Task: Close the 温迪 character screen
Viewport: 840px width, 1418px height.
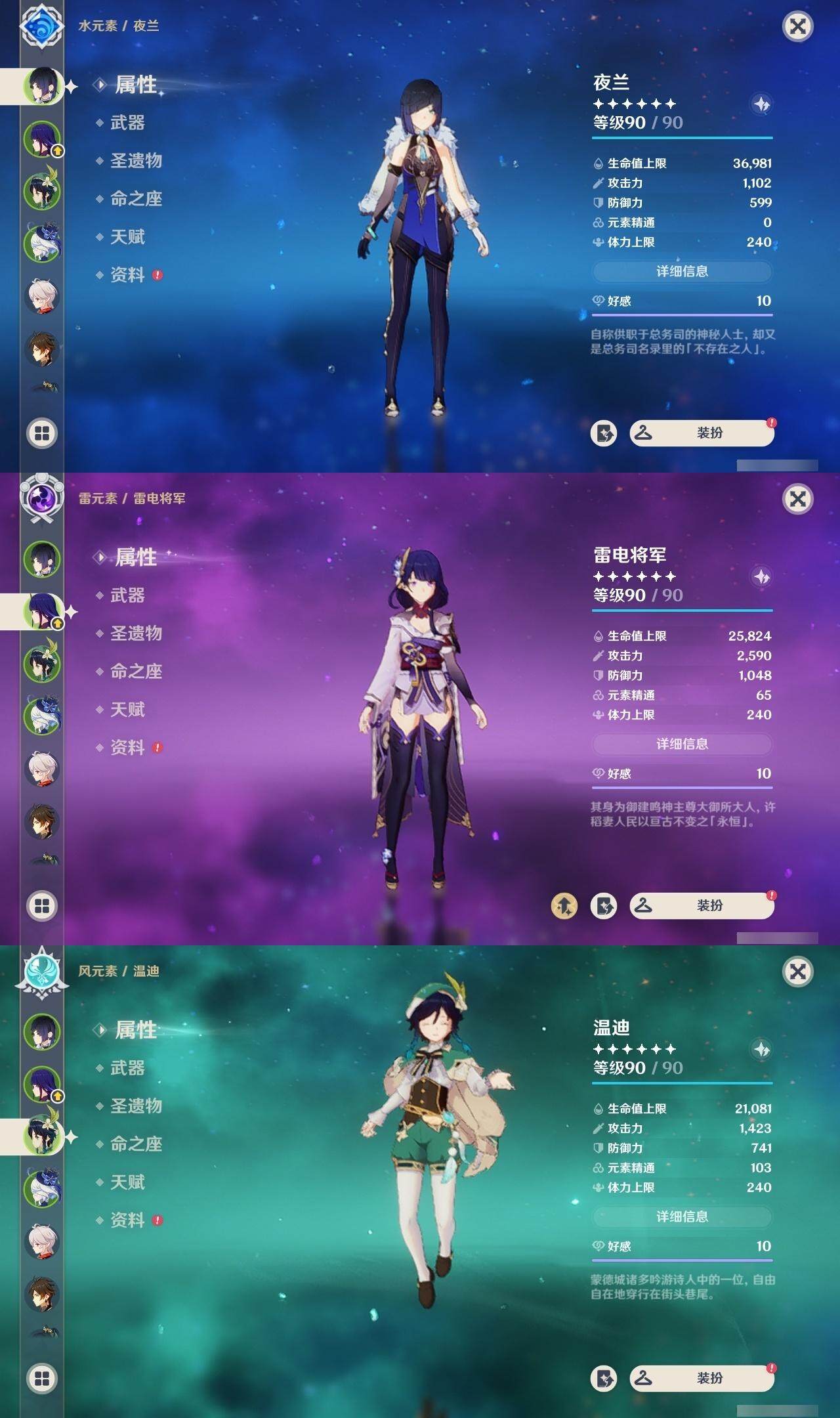Action: [x=797, y=972]
